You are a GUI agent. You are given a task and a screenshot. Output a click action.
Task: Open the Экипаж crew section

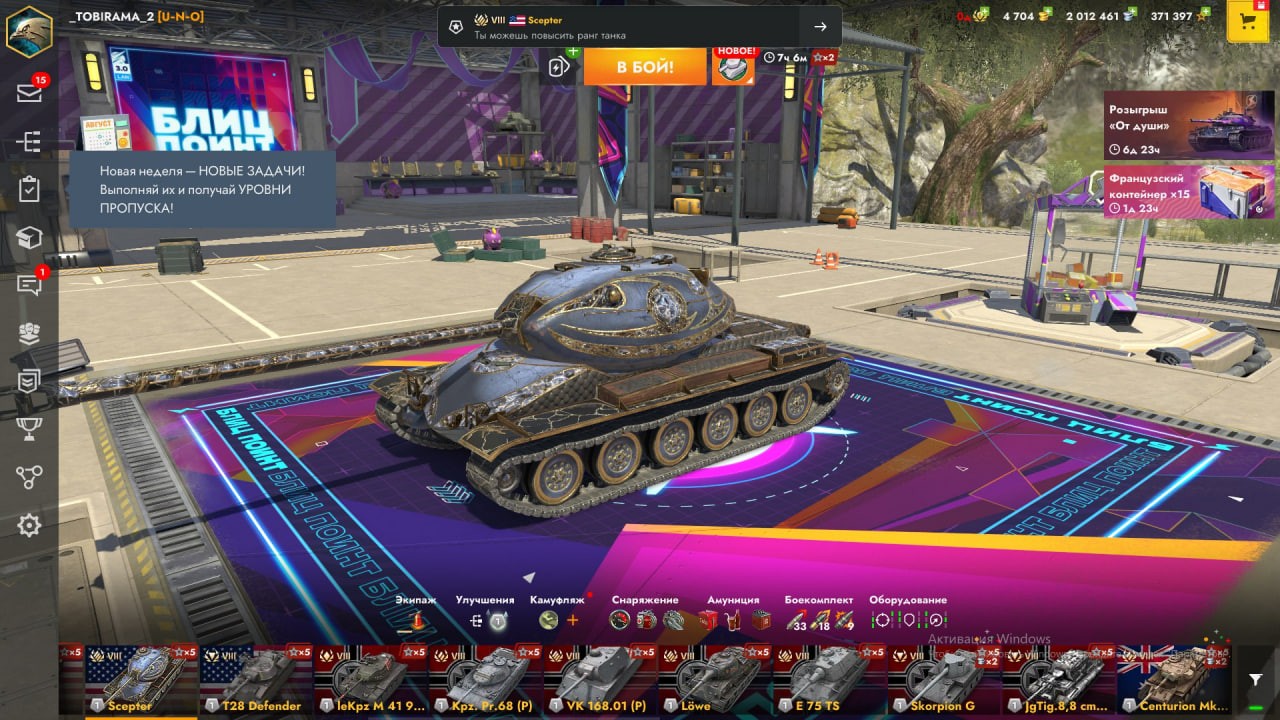(415, 621)
